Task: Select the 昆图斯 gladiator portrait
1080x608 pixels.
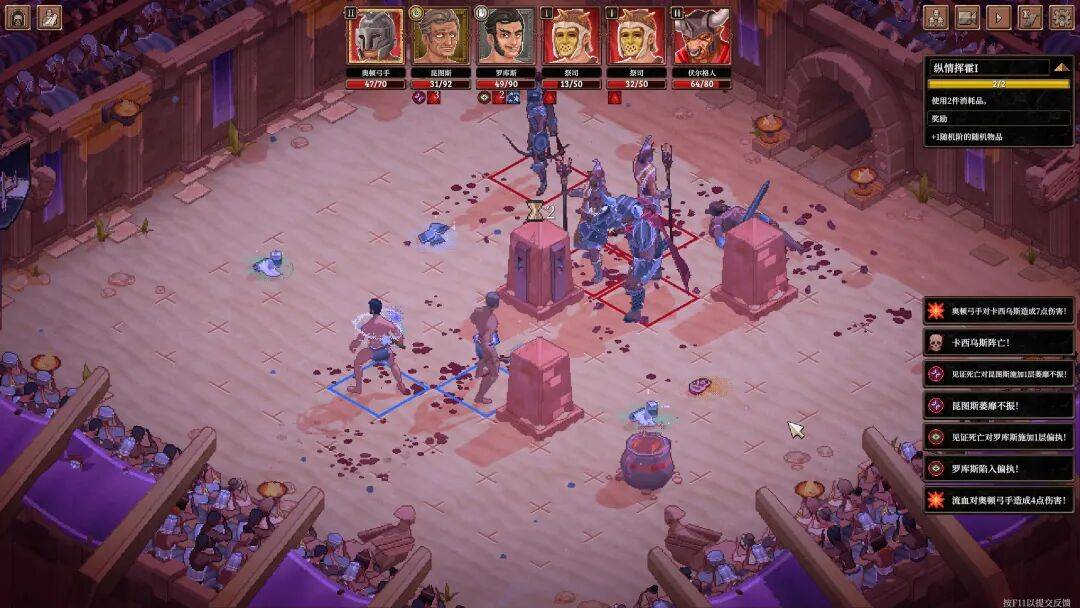Action: [x=440, y=36]
